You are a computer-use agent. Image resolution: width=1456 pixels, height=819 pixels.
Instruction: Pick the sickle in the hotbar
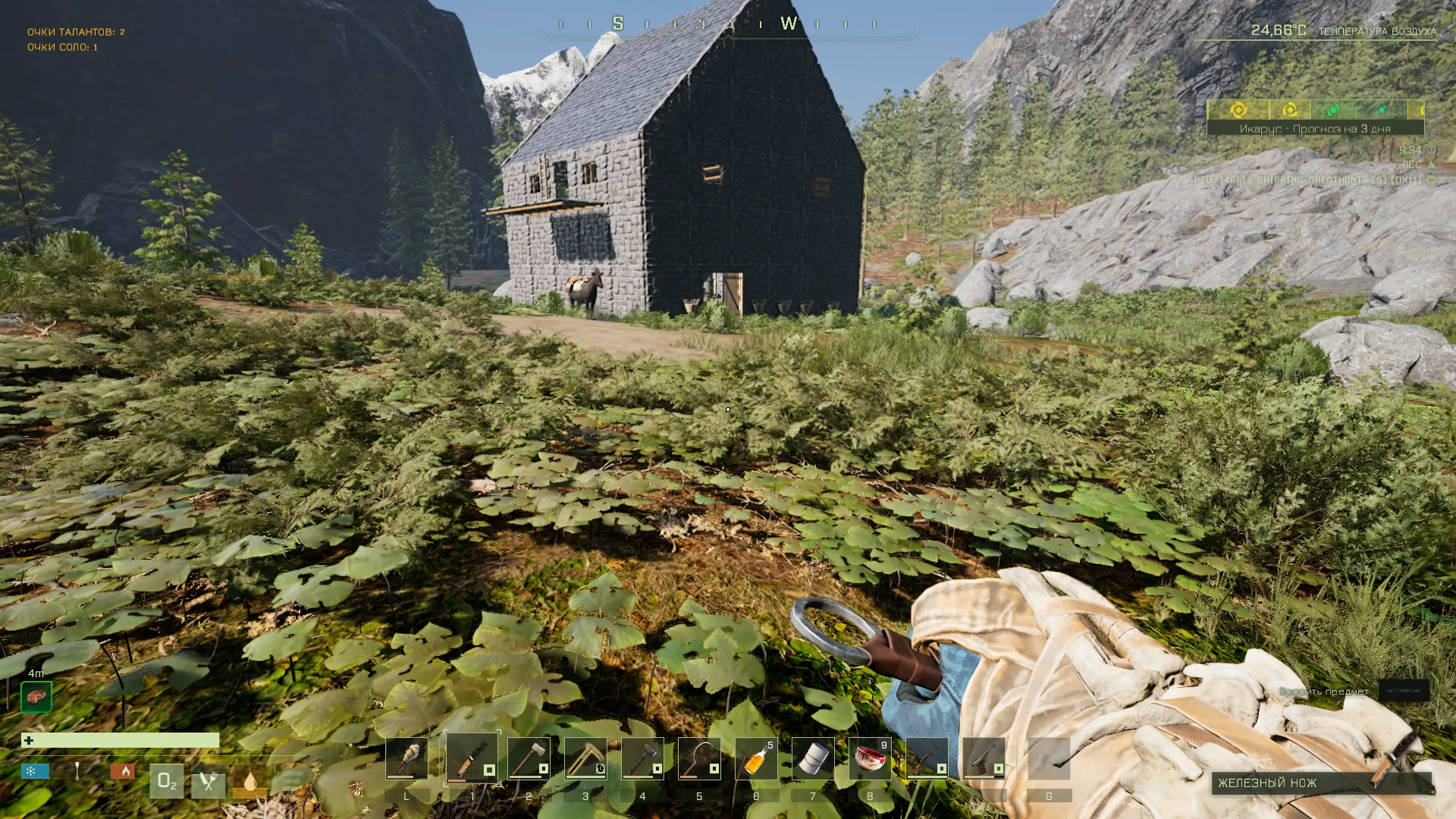699,758
